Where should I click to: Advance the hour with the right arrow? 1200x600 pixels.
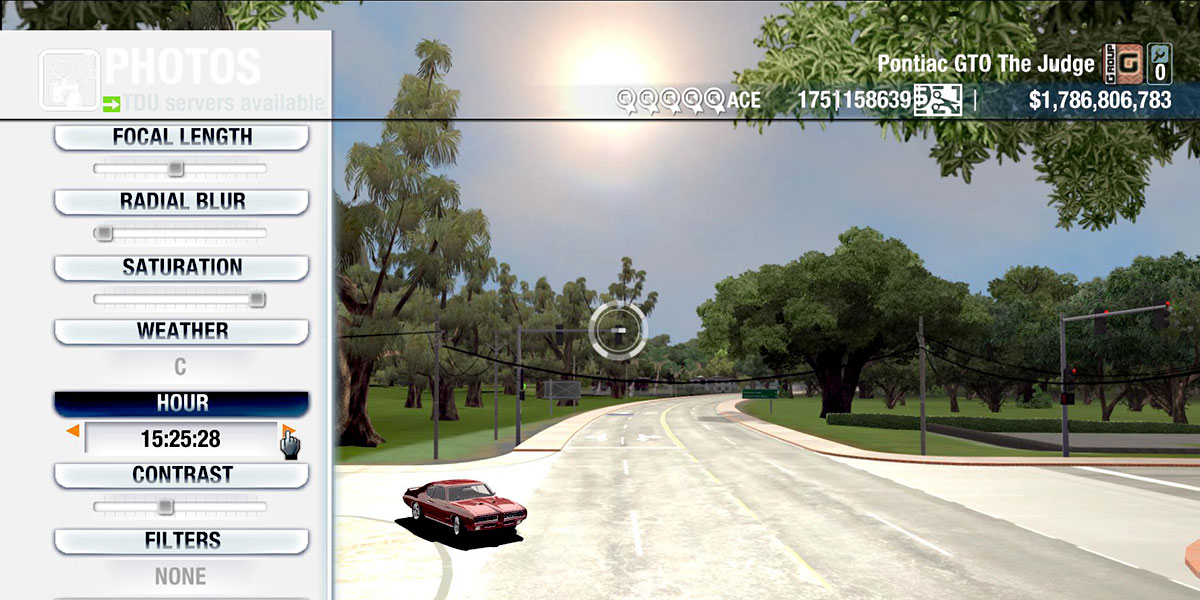(x=287, y=431)
